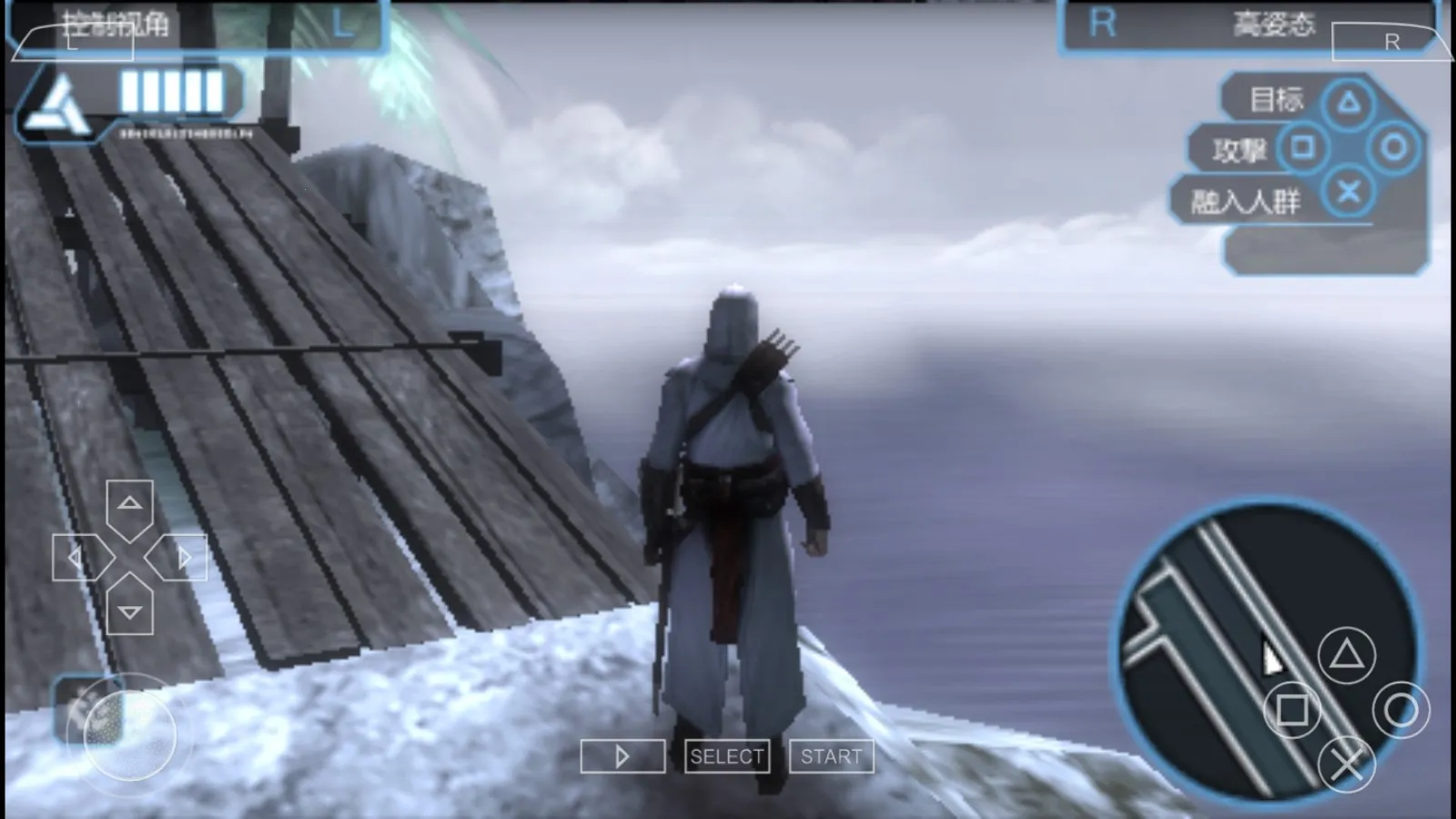1456x819 pixels.
Task: Tap the white-outlined circle touch button
Action: click(1400, 710)
